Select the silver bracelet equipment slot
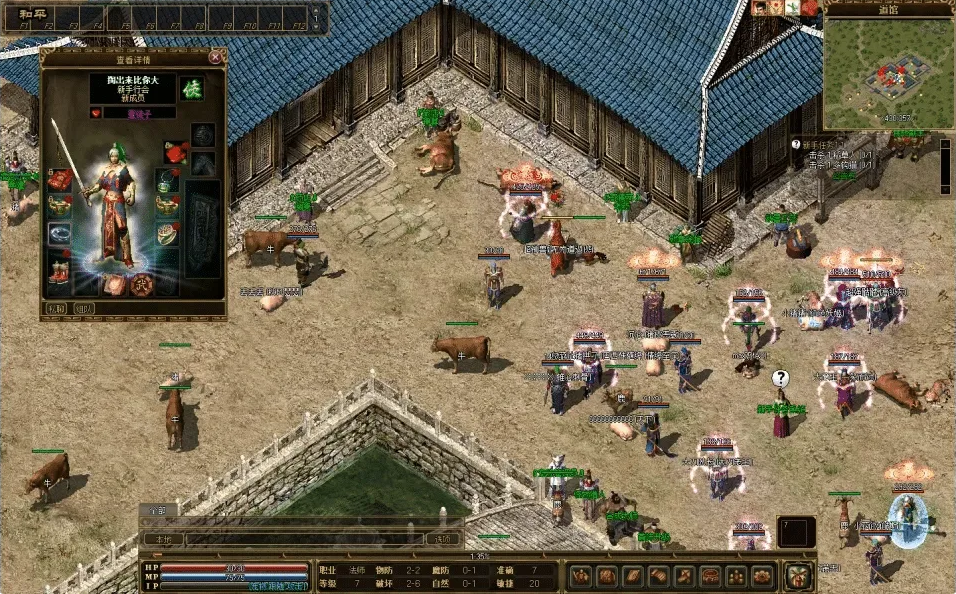Viewport: 956px width, 594px height. tap(60, 234)
